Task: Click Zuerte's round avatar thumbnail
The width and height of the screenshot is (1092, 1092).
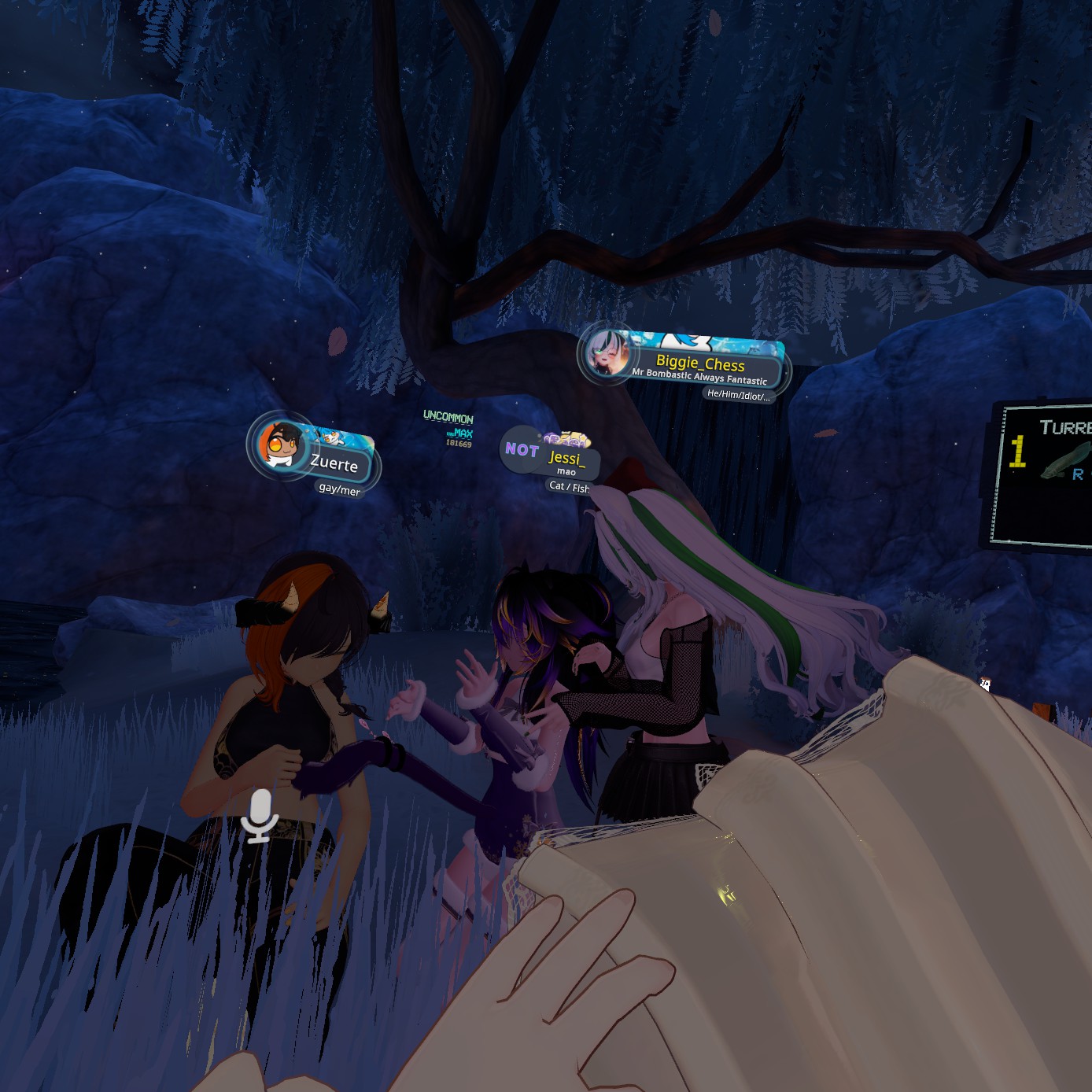Action: coord(280,445)
